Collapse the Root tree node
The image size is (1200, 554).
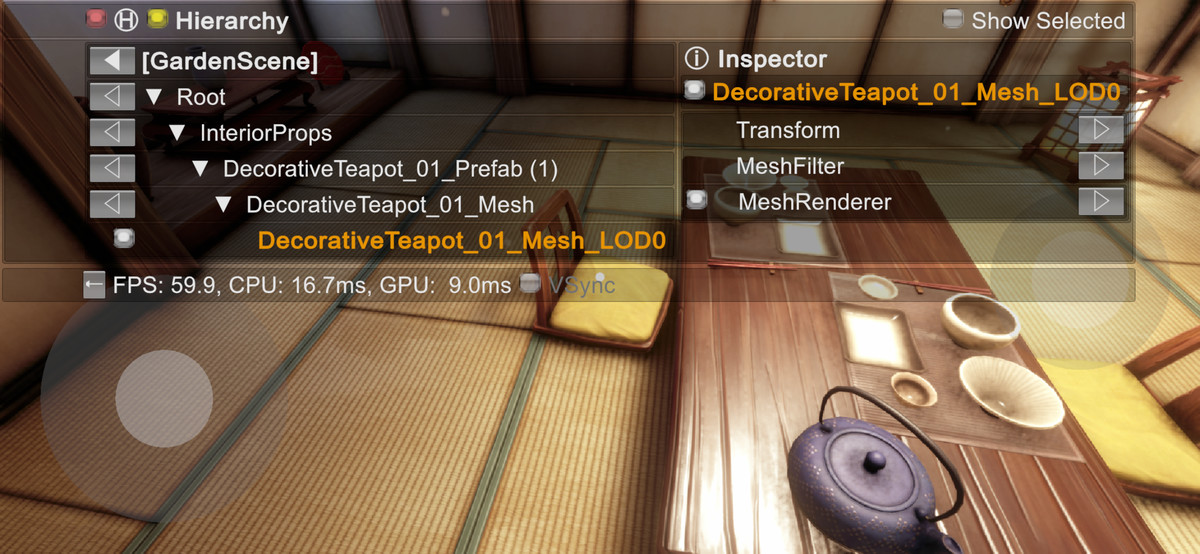154,98
